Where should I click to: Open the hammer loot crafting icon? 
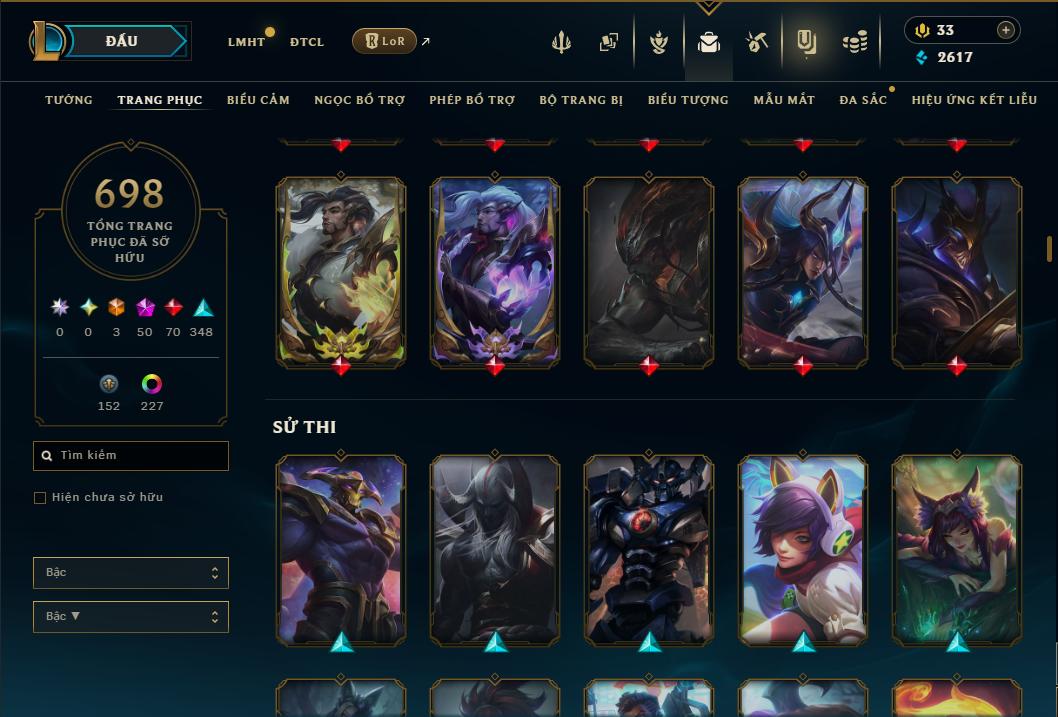(x=756, y=42)
